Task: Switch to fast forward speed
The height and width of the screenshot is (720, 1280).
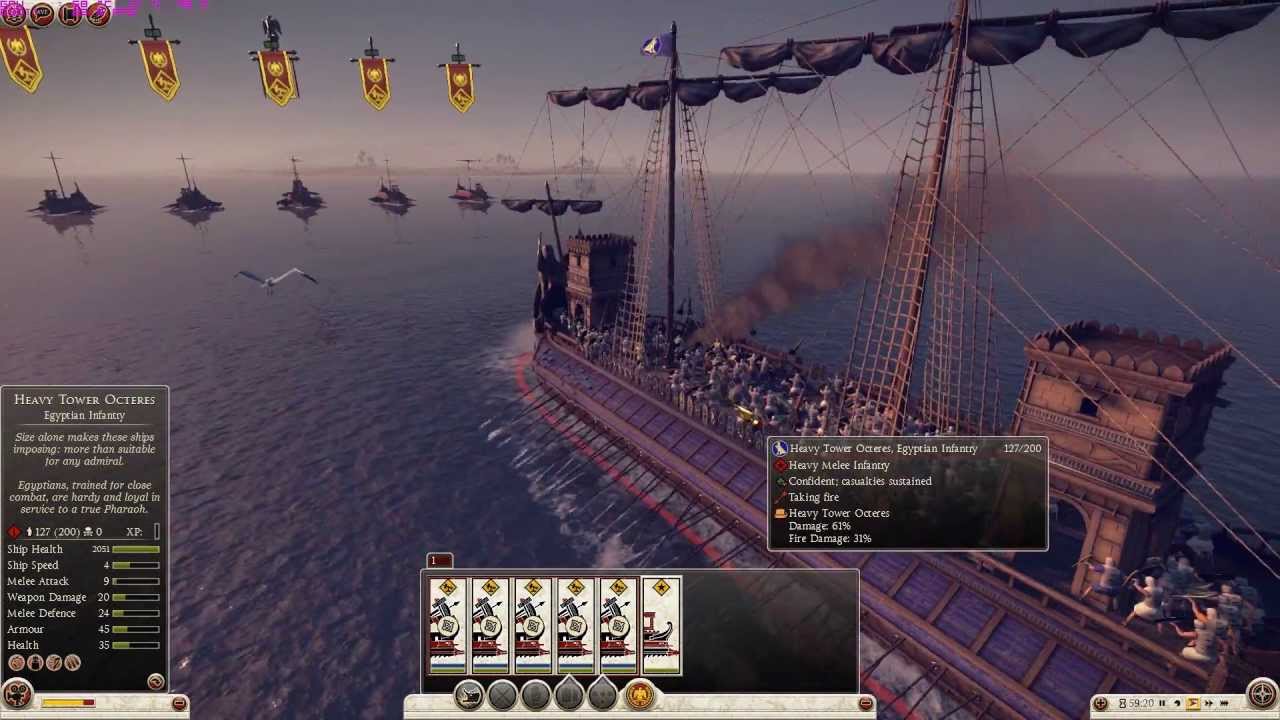Action: (1209, 704)
